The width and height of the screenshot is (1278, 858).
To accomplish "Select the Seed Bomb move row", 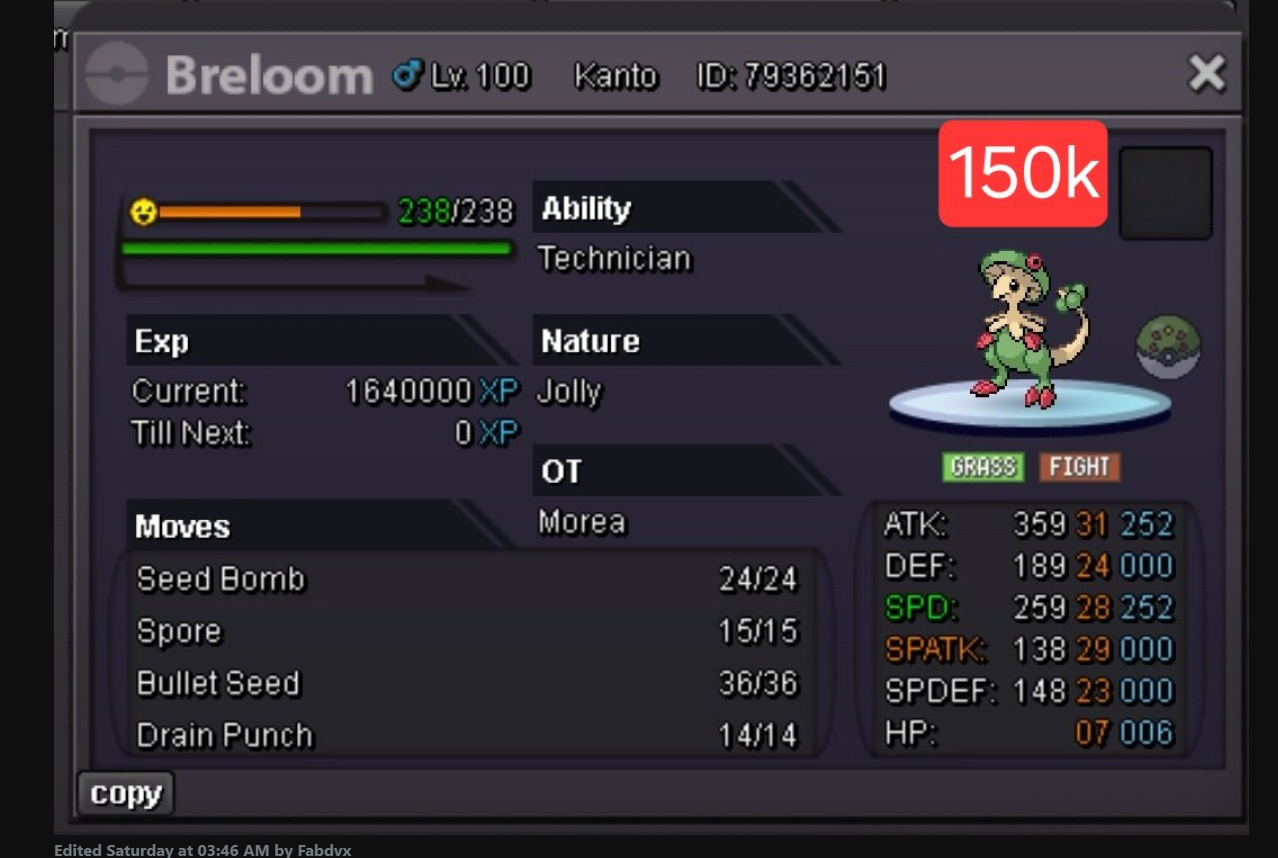I will click(x=468, y=579).
